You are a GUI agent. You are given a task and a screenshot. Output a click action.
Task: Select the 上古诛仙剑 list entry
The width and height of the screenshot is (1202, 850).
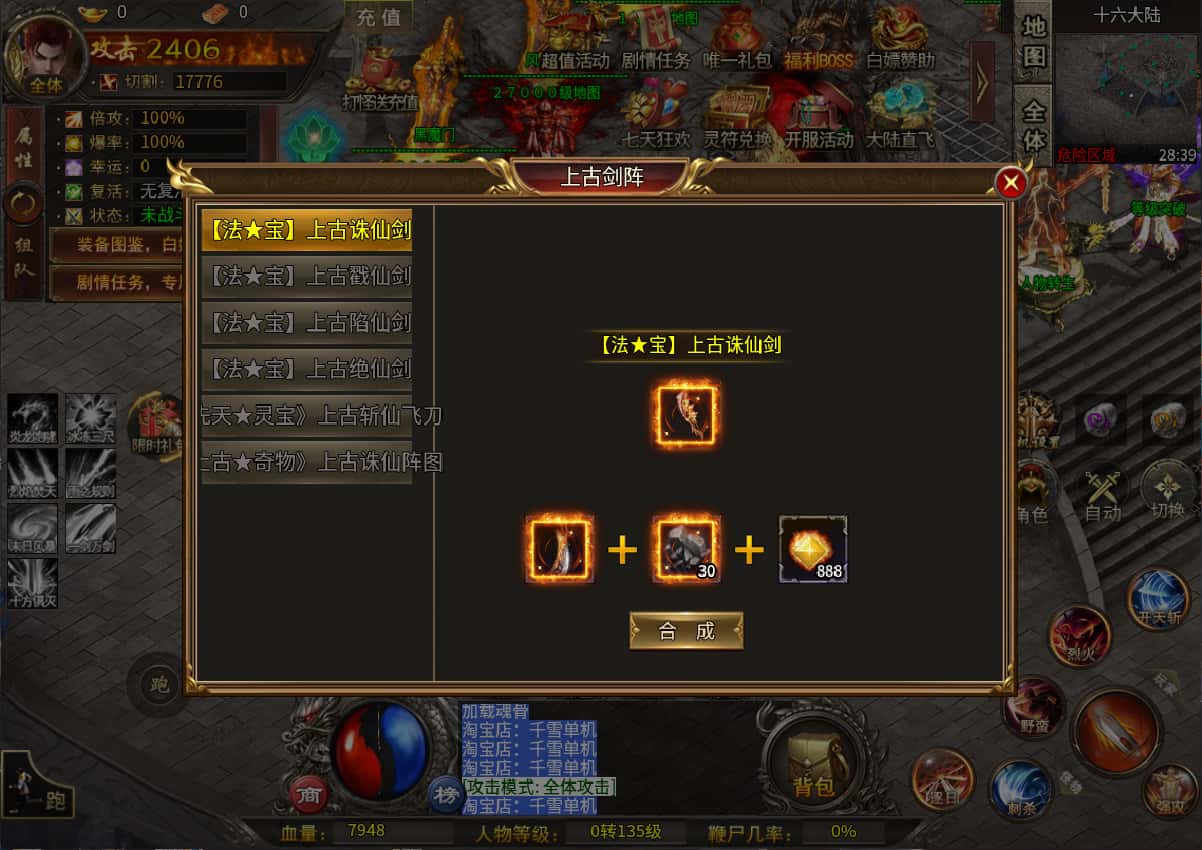pos(307,230)
